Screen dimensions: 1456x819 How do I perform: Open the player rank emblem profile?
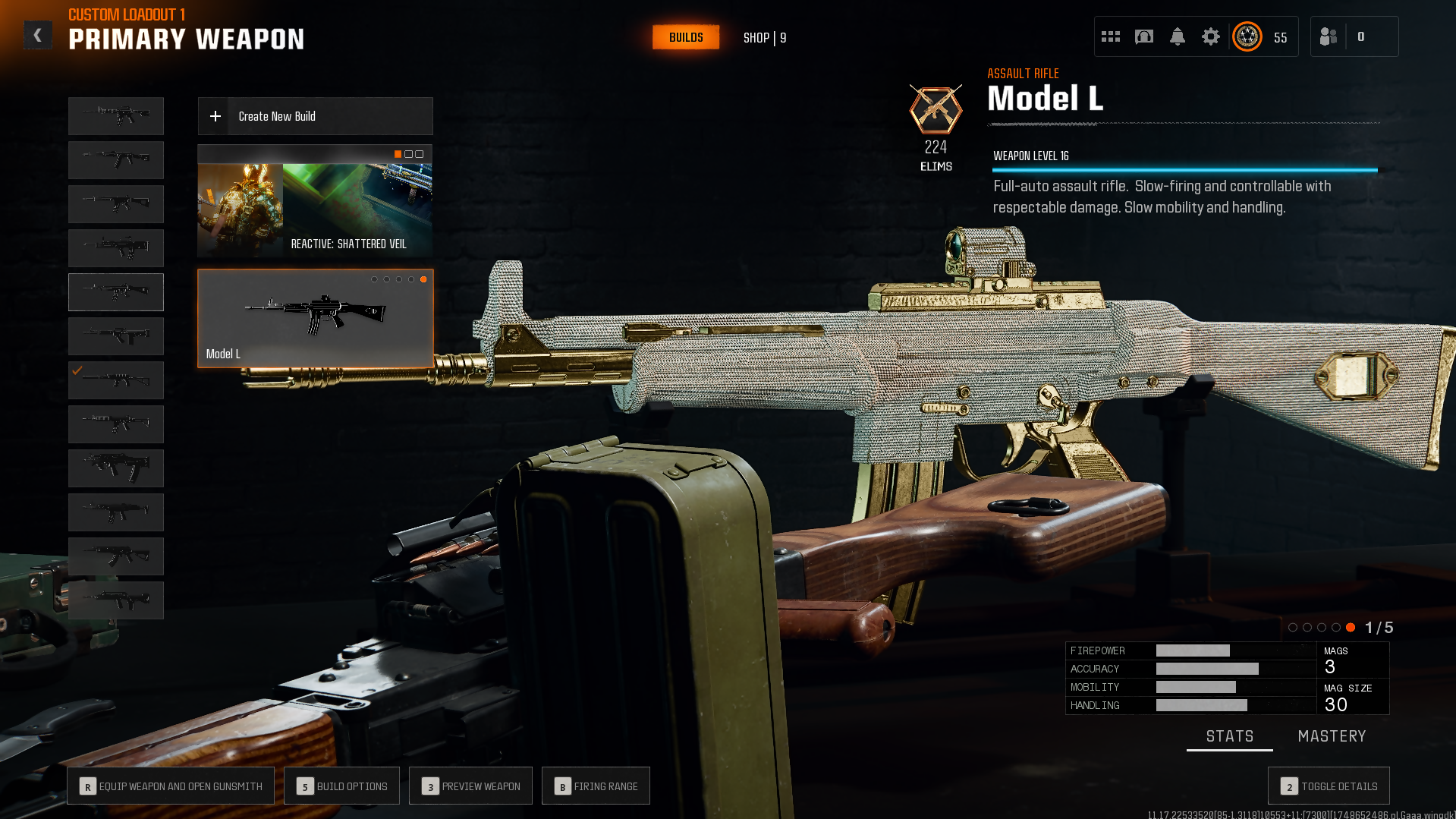[x=1247, y=36]
